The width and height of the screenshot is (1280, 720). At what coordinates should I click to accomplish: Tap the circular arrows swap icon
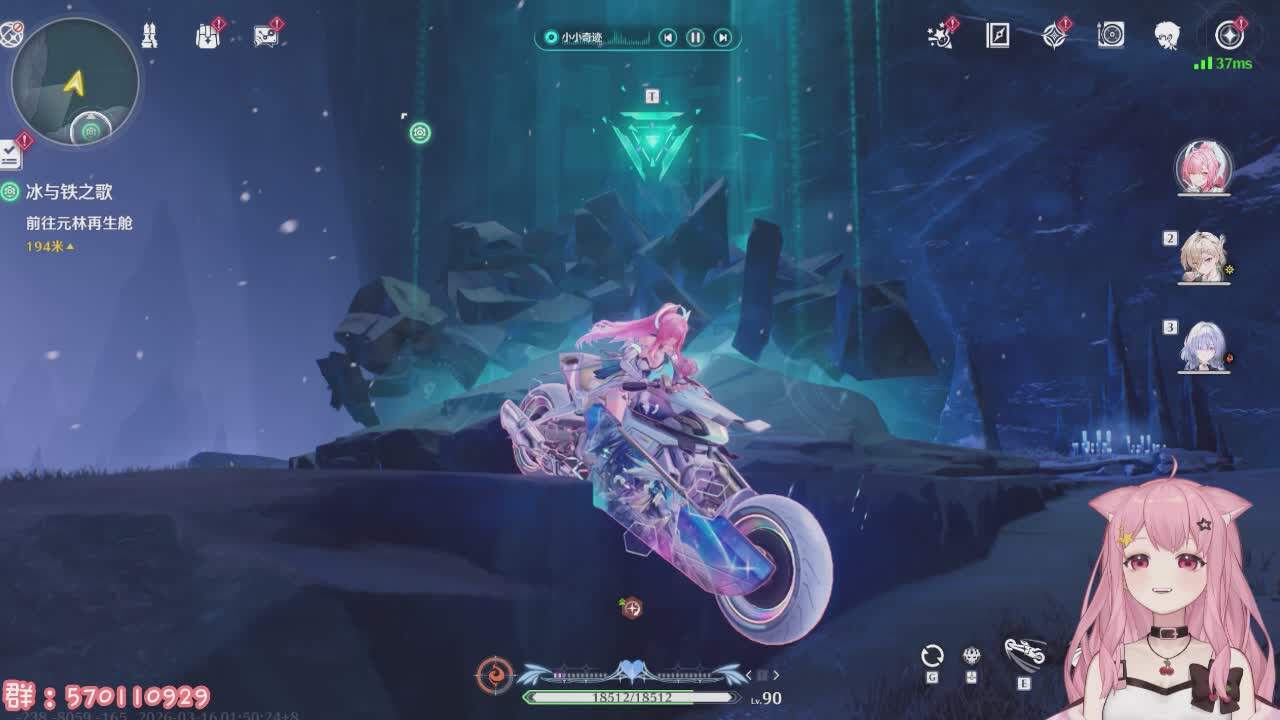[932, 656]
